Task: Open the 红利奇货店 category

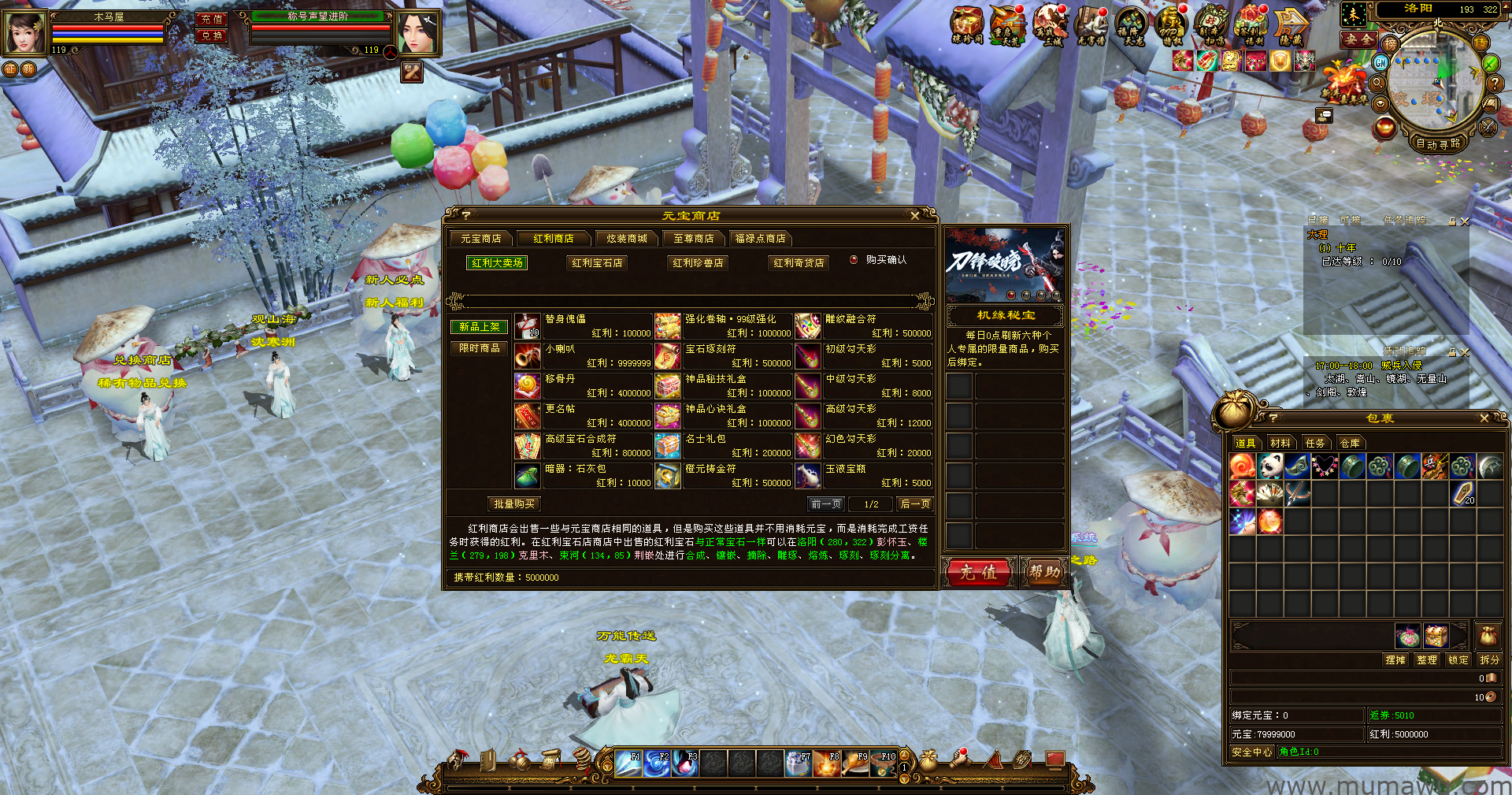Action: click(799, 263)
